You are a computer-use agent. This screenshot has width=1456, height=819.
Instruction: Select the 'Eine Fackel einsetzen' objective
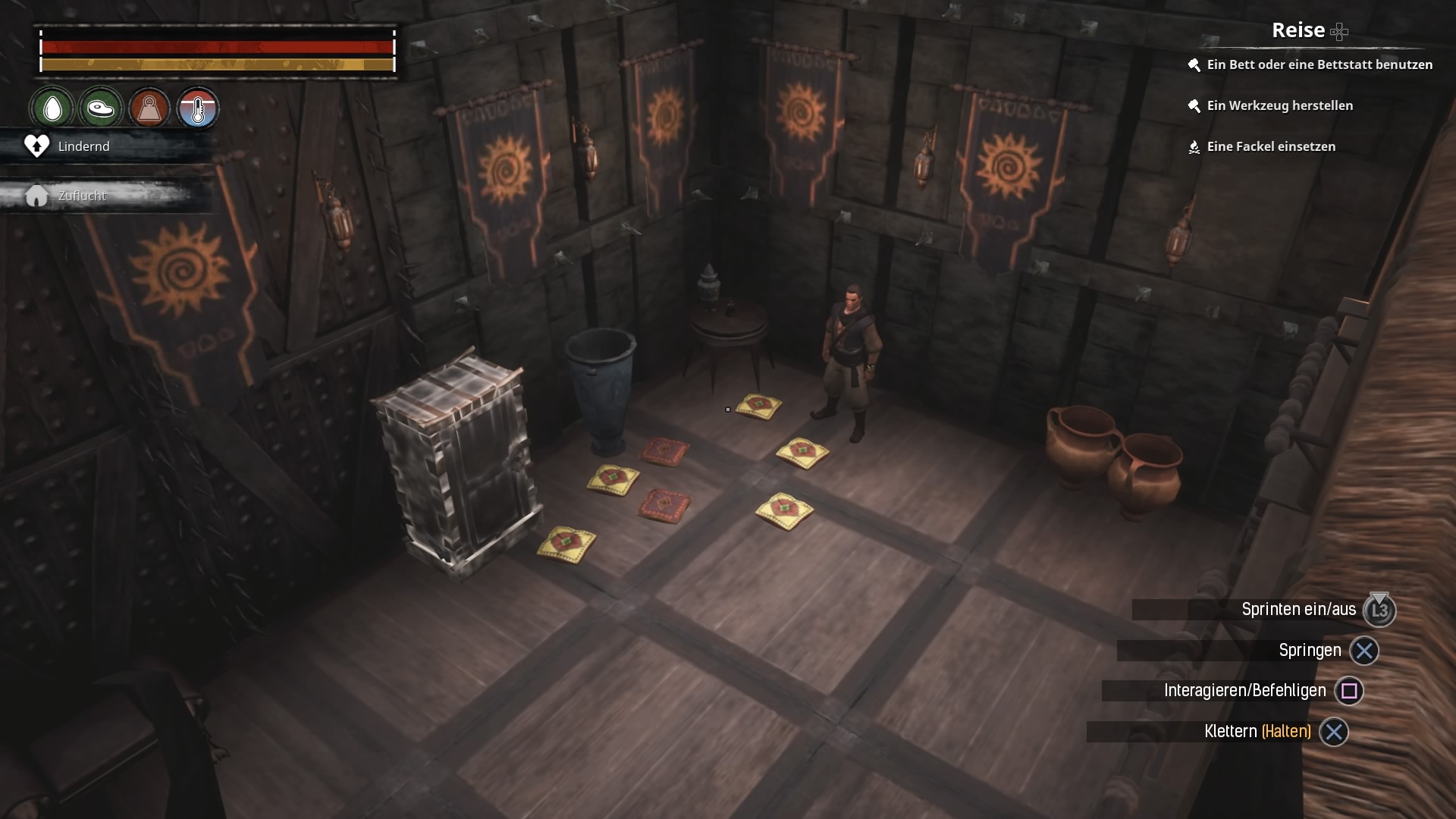click(x=1271, y=146)
